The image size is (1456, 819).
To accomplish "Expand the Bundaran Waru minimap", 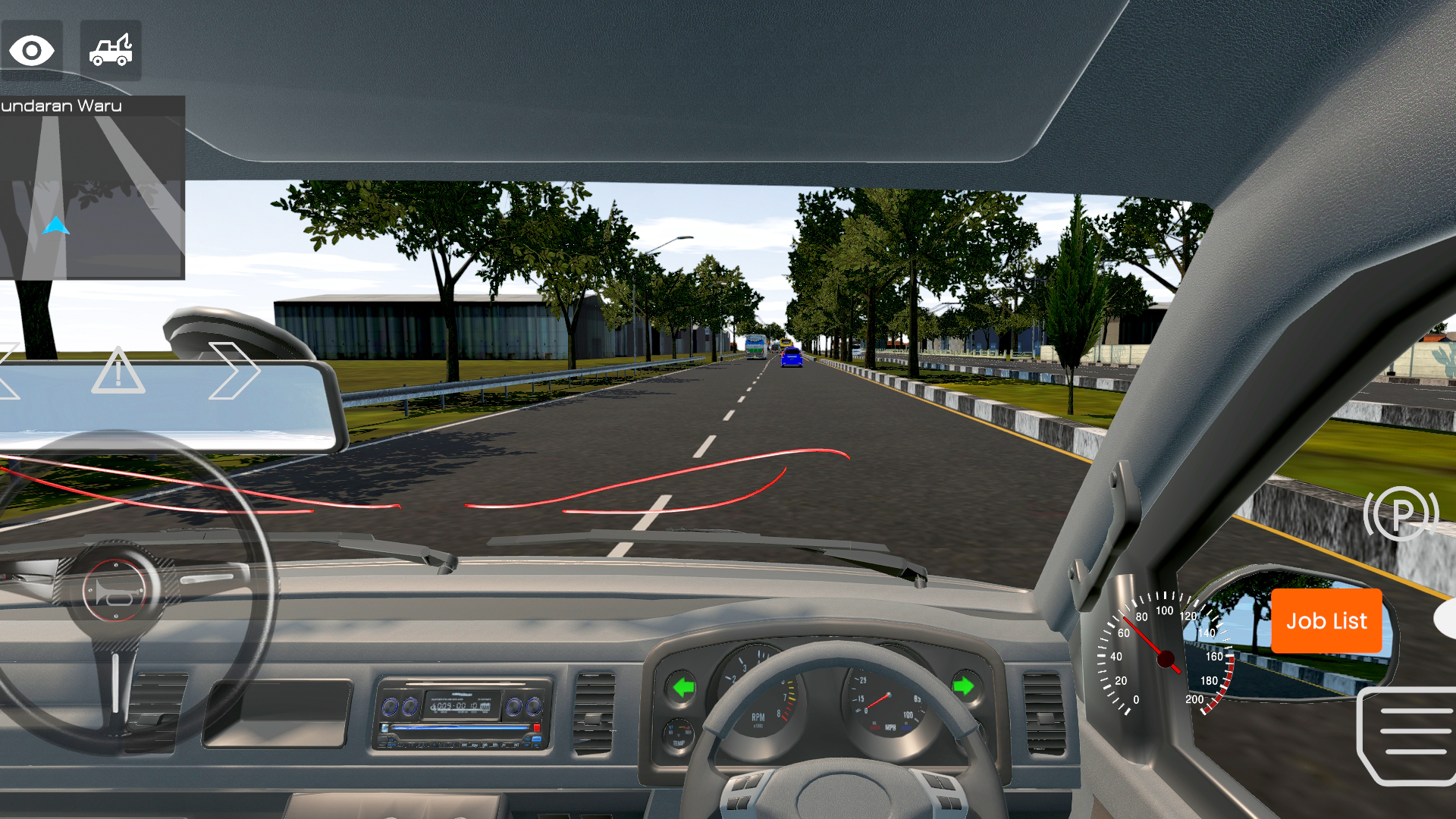I will 91,186.
